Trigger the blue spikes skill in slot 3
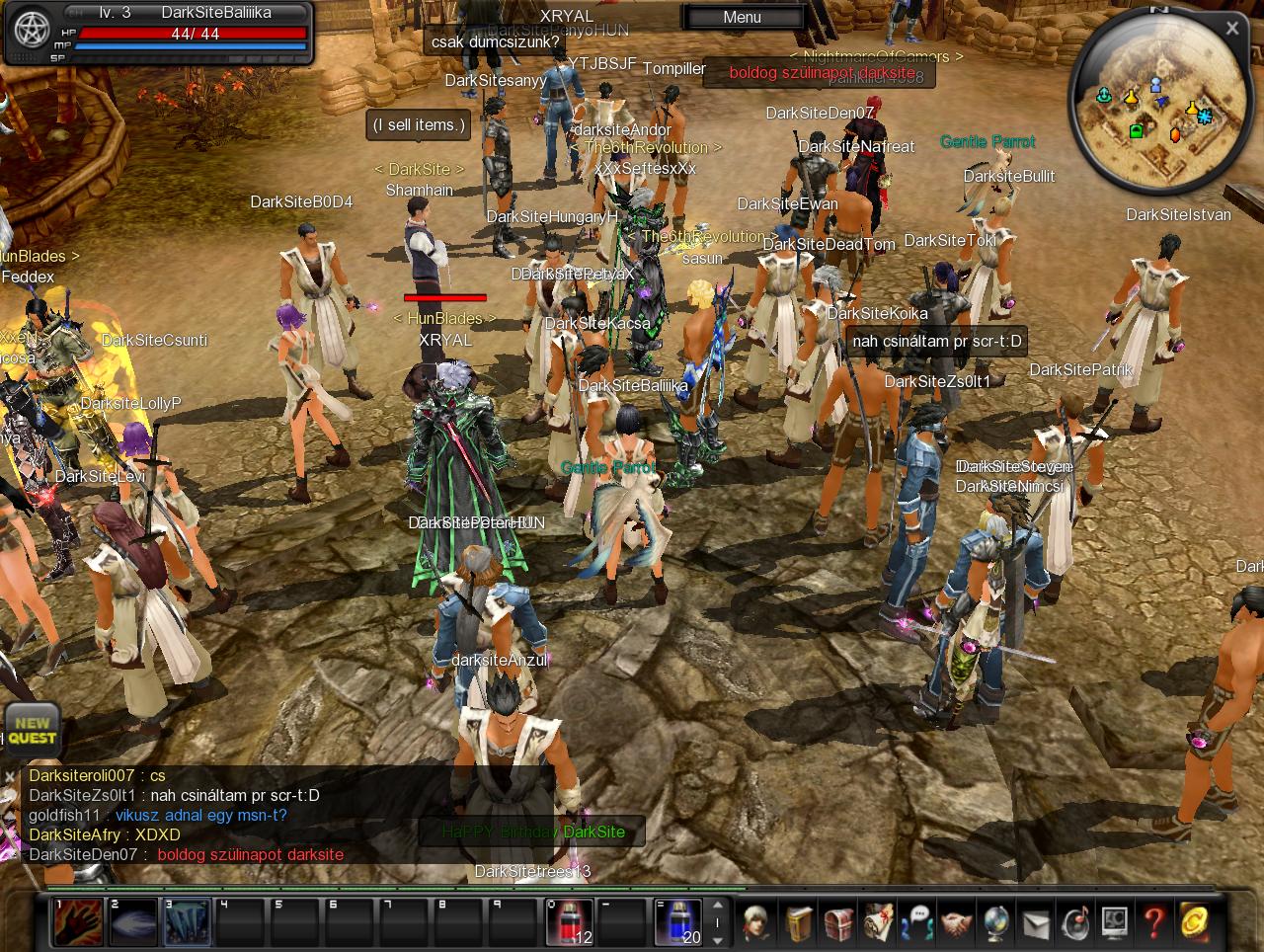Viewport: 1264px width, 952px height. point(187,922)
